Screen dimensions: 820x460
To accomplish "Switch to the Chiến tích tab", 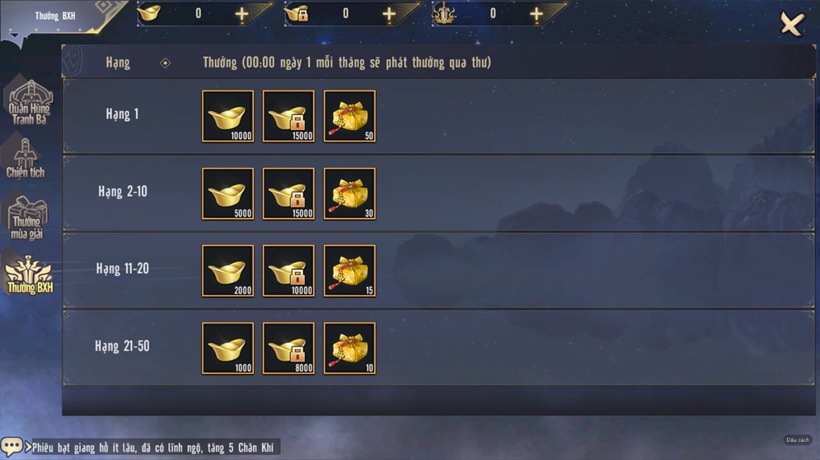I will coord(25,157).
